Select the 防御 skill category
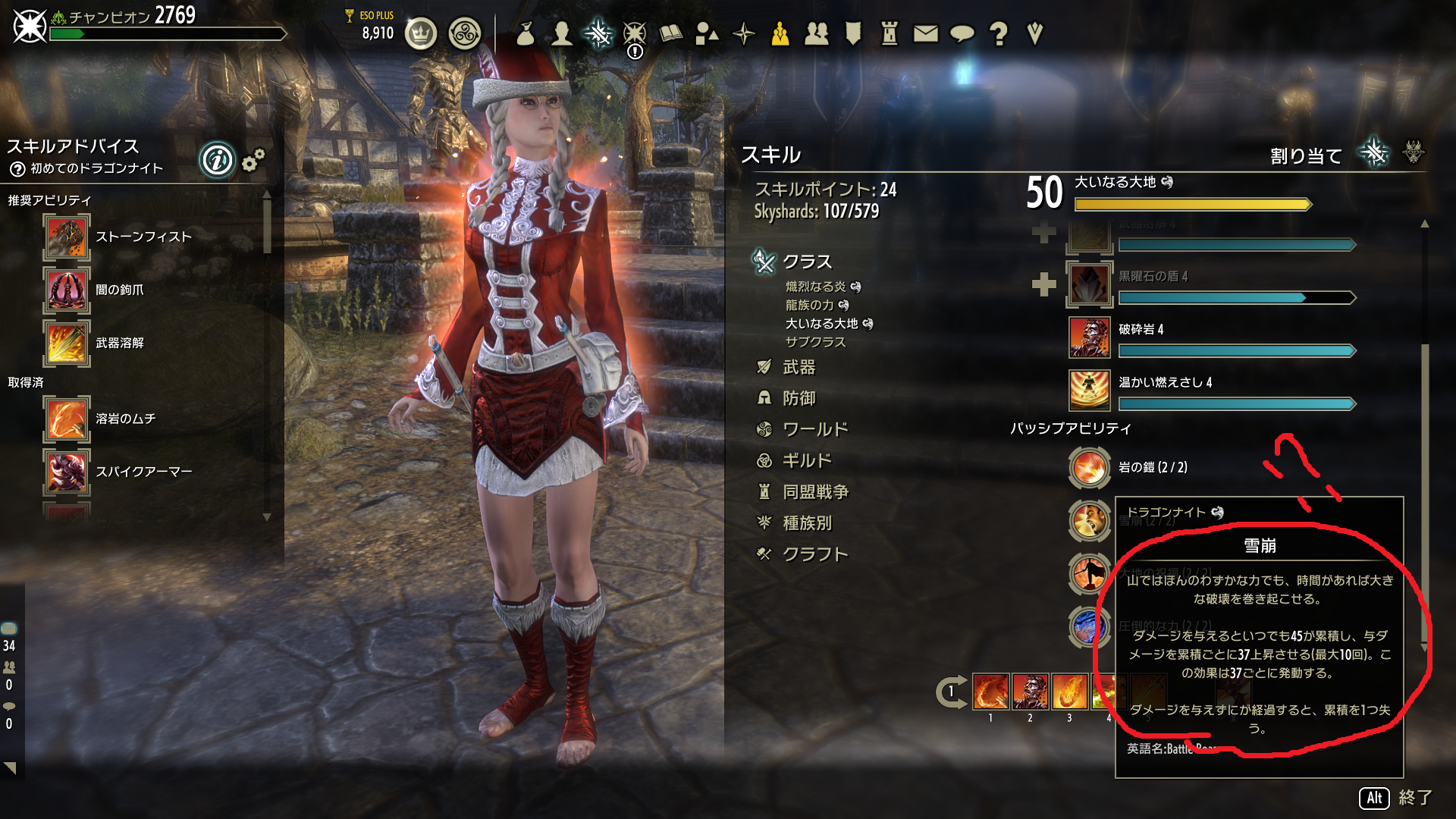The width and height of the screenshot is (1456, 819). coord(799,399)
